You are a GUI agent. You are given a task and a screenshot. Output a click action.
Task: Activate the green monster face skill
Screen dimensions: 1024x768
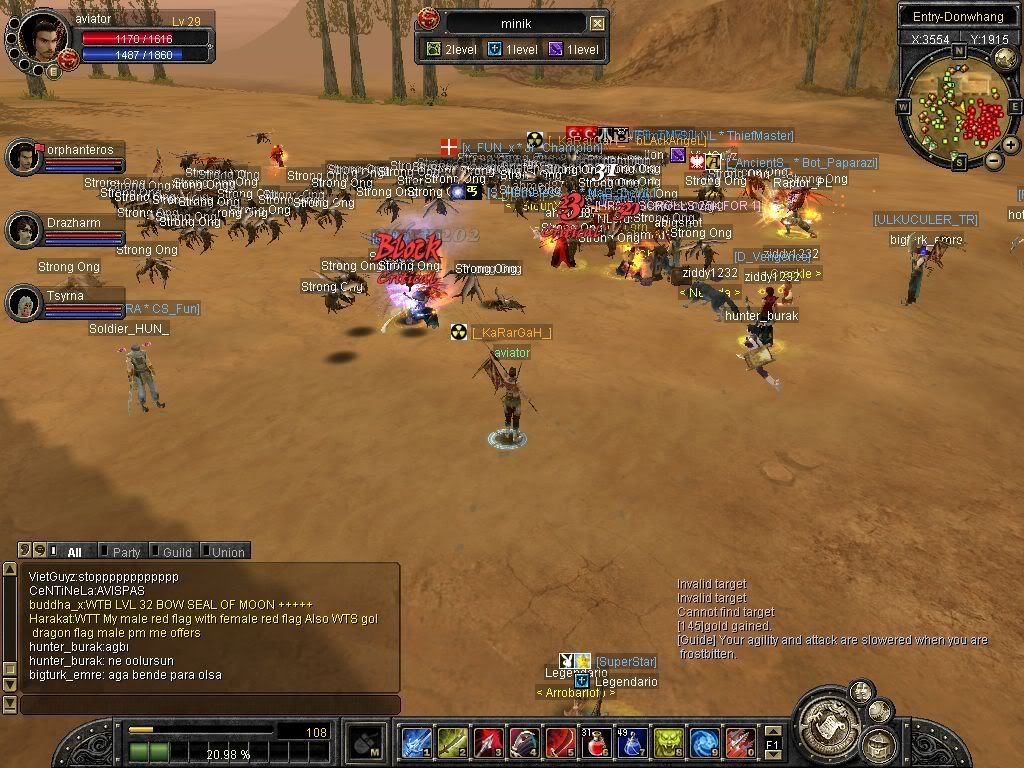coord(668,742)
